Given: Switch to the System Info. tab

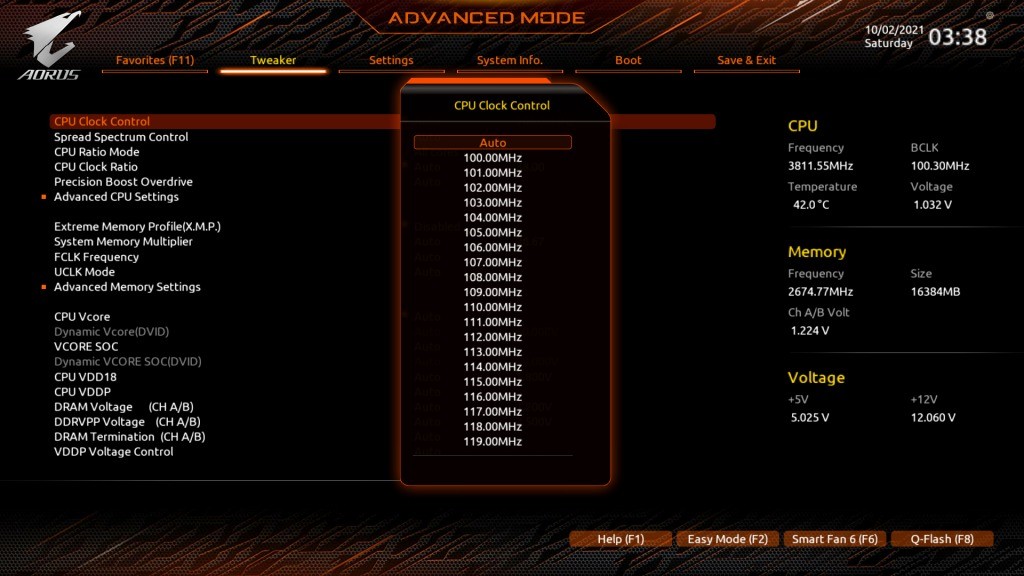Looking at the screenshot, I should click(509, 60).
